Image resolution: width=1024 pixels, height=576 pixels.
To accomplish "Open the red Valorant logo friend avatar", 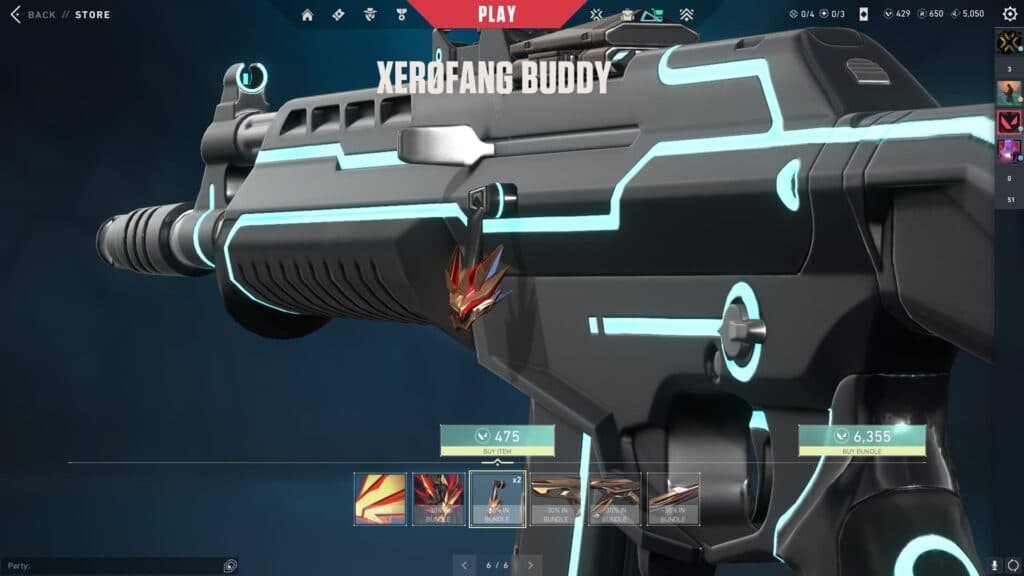I will click(1009, 123).
